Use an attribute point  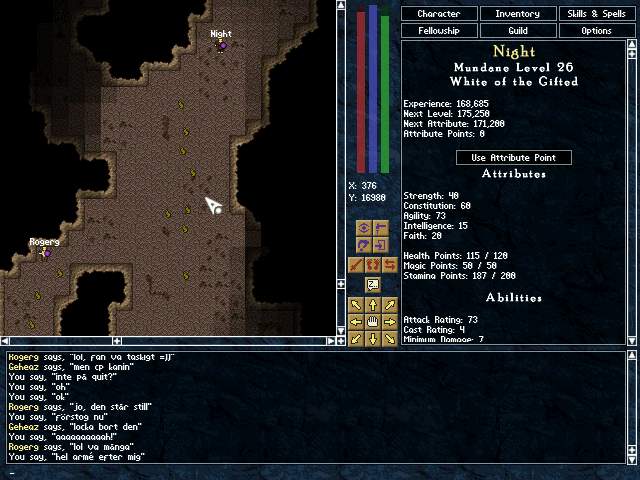[514, 158]
